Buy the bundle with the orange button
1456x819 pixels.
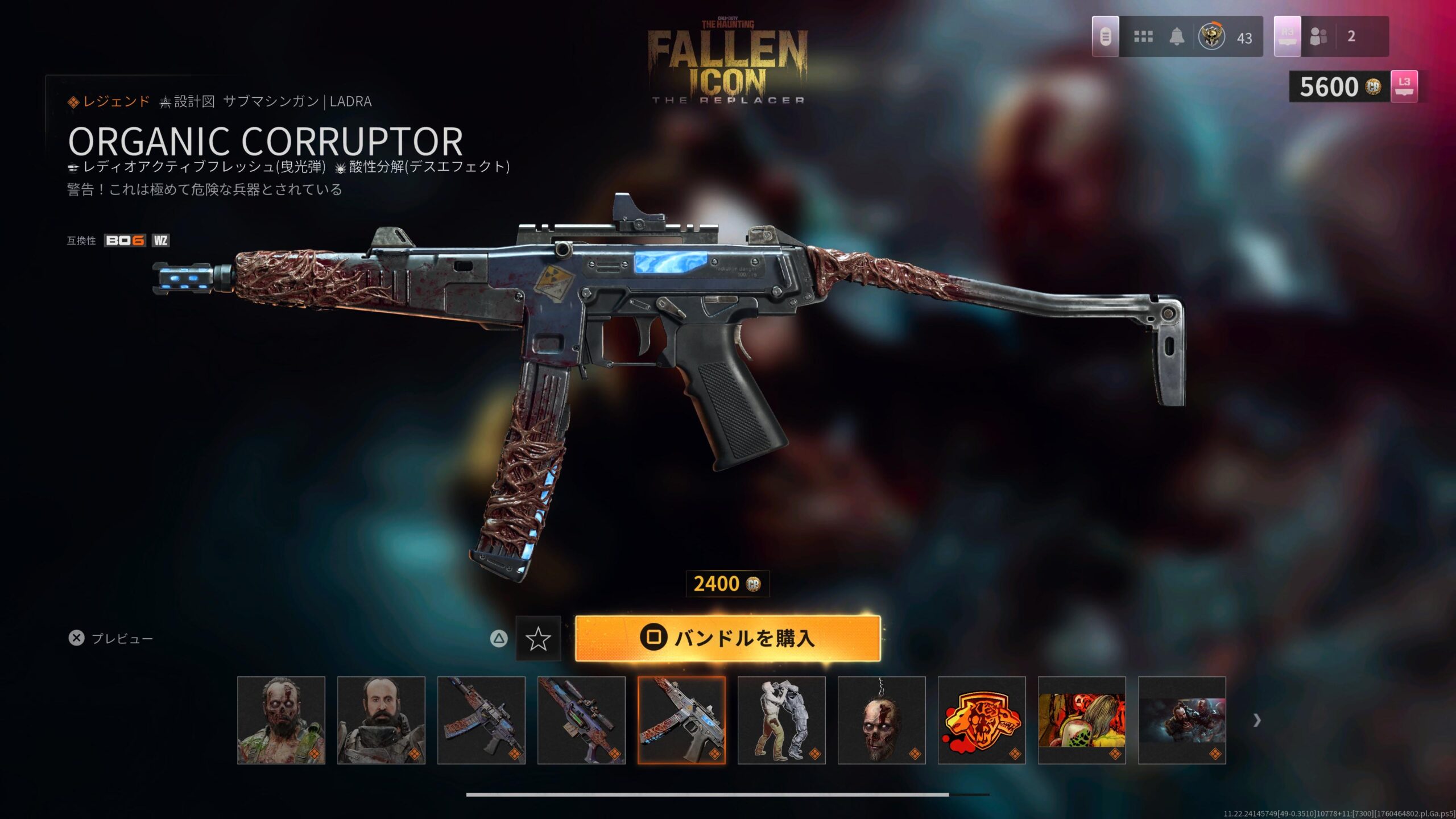point(727,638)
